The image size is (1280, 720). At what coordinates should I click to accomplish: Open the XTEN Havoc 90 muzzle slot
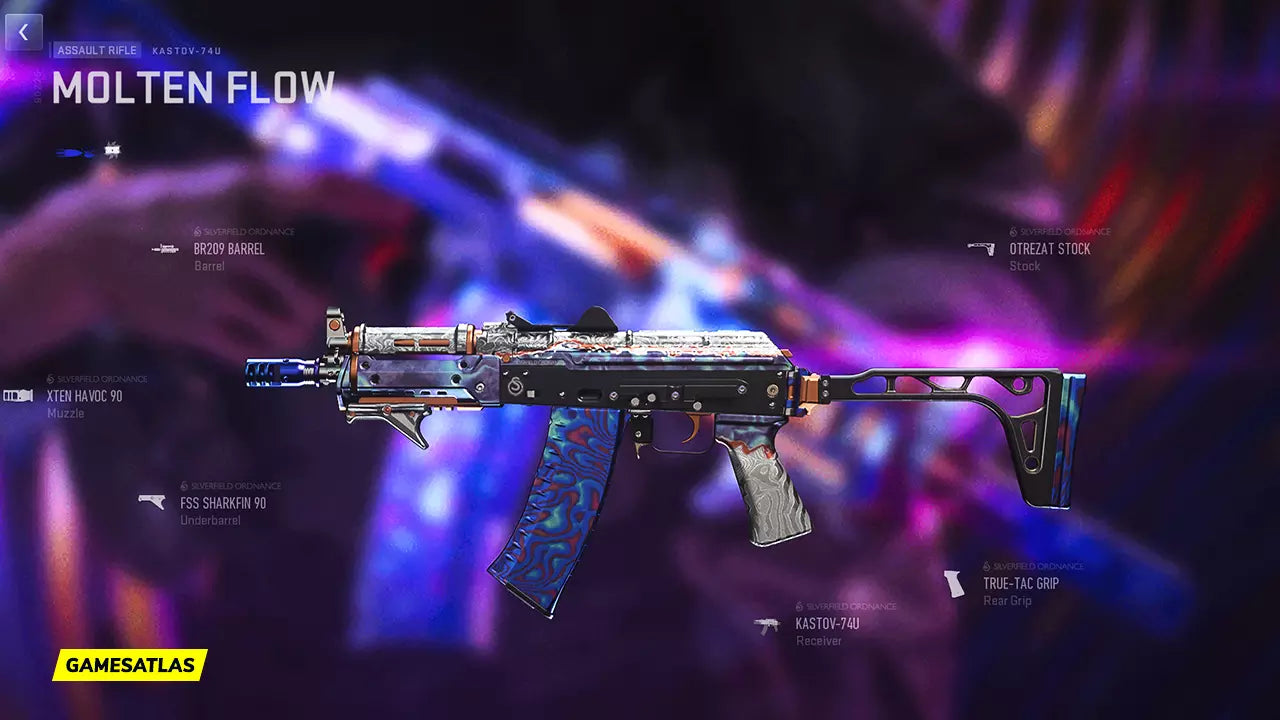[84, 396]
